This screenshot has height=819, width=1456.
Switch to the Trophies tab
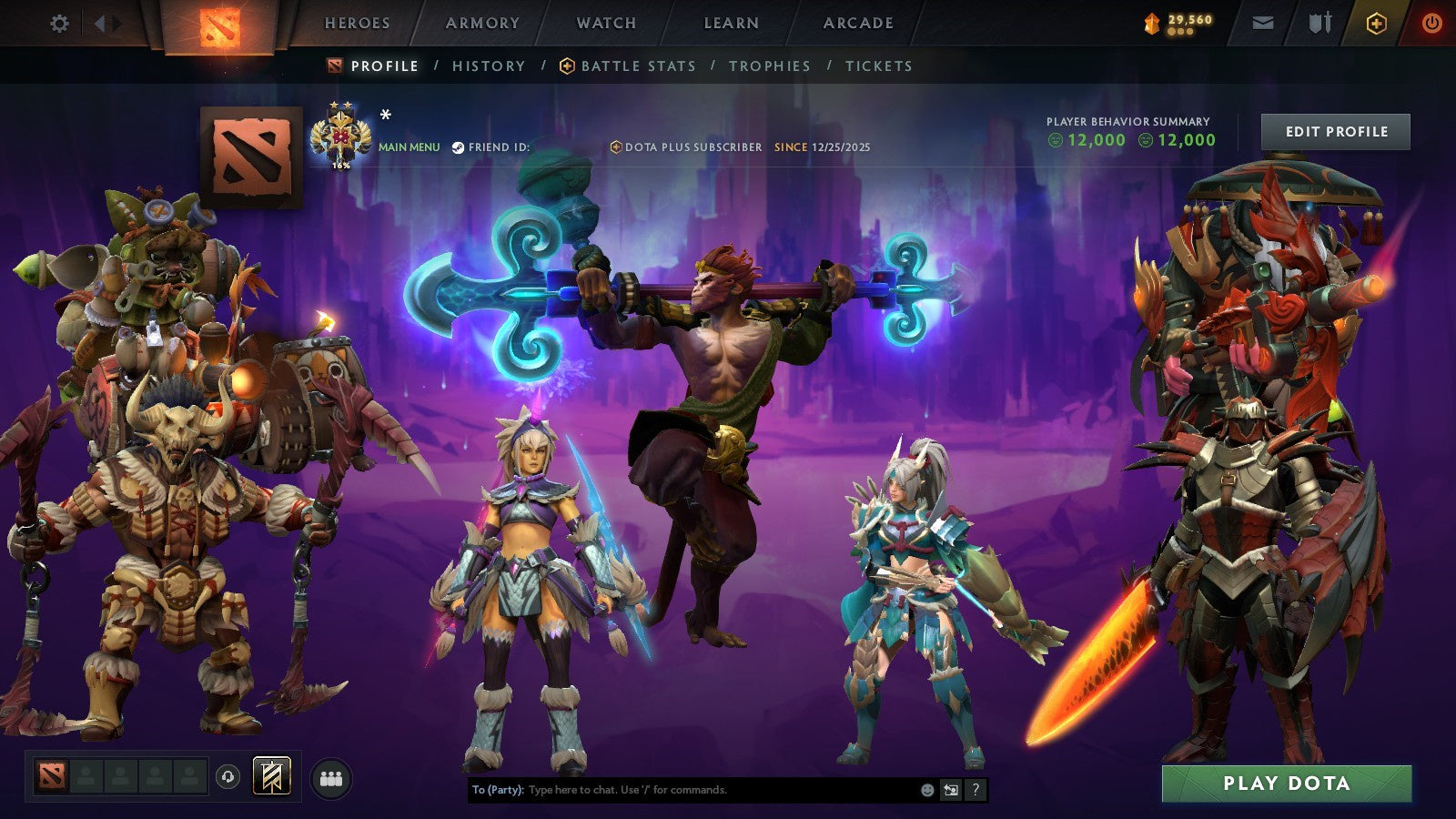coord(768,66)
